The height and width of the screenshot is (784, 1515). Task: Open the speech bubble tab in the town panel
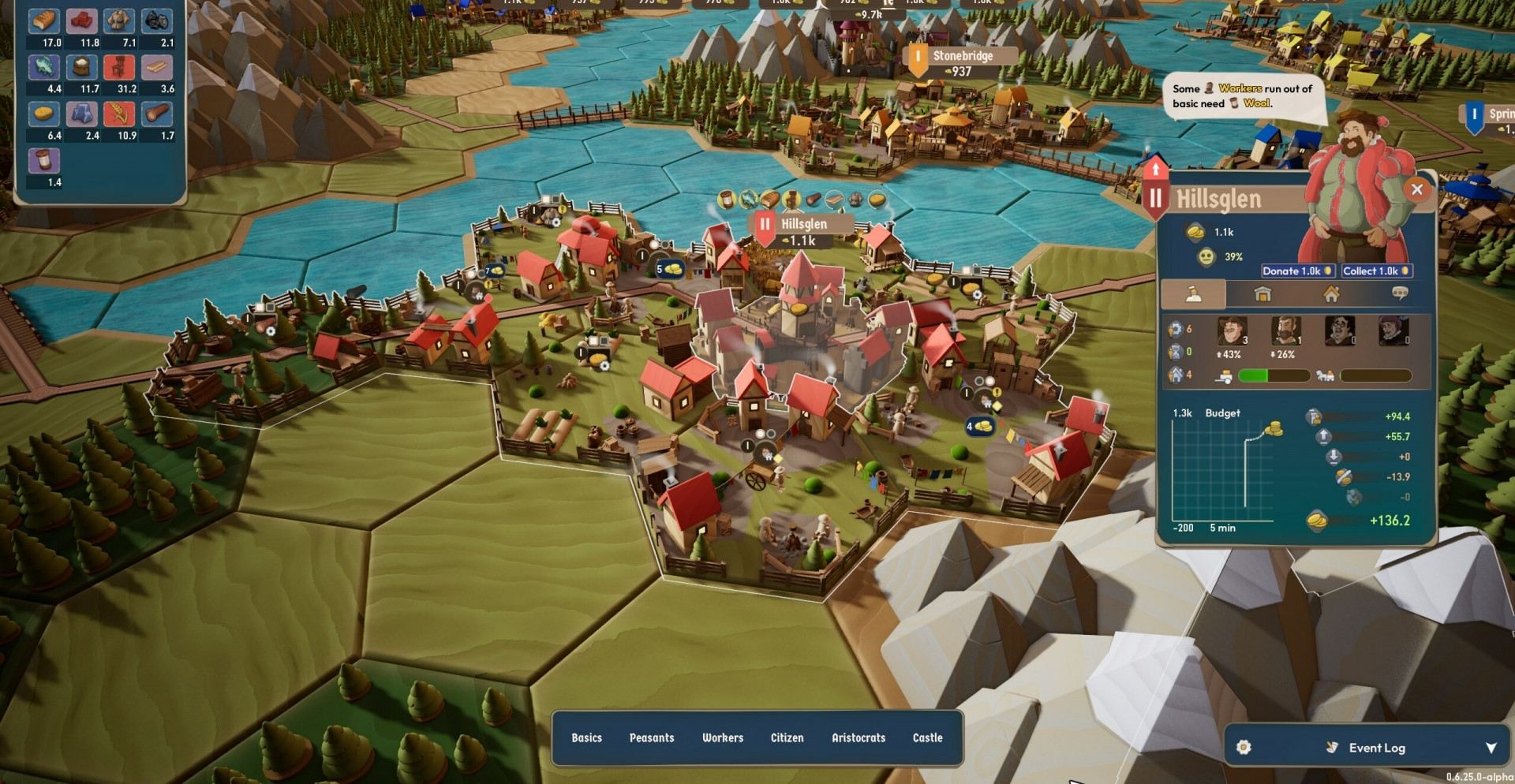click(x=1400, y=293)
